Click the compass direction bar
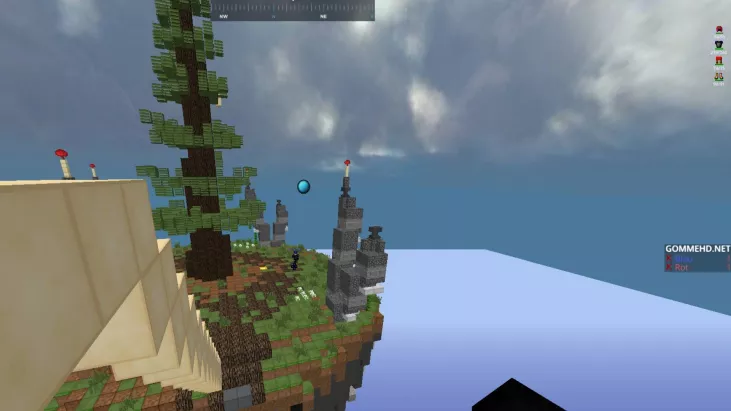Image resolution: width=731 pixels, height=411 pixels. (x=292, y=10)
